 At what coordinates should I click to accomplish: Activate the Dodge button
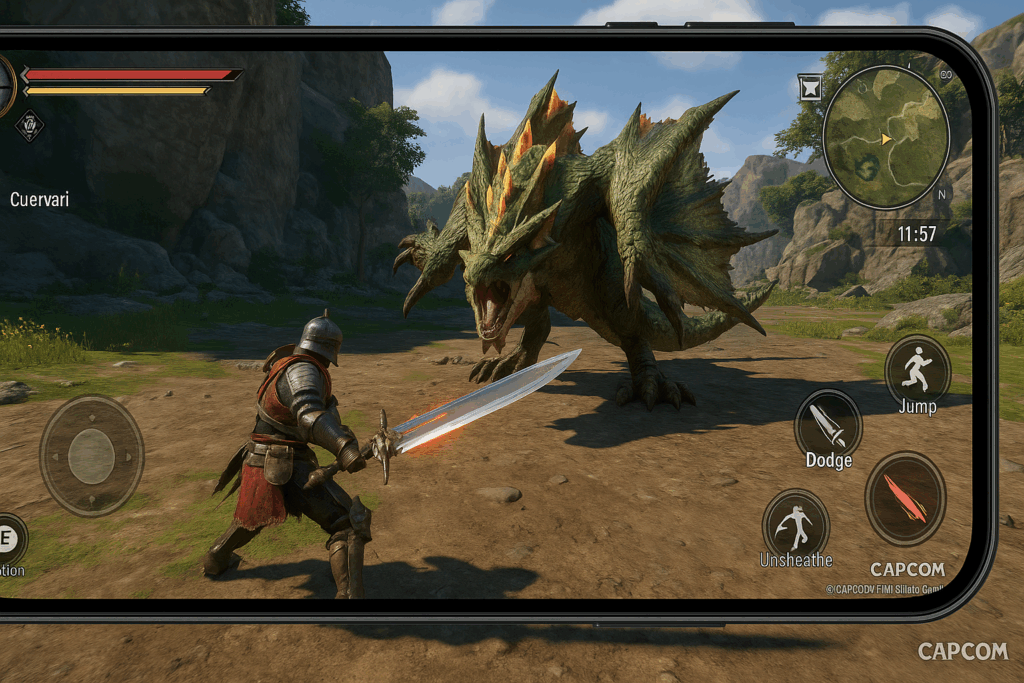(x=828, y=424)
